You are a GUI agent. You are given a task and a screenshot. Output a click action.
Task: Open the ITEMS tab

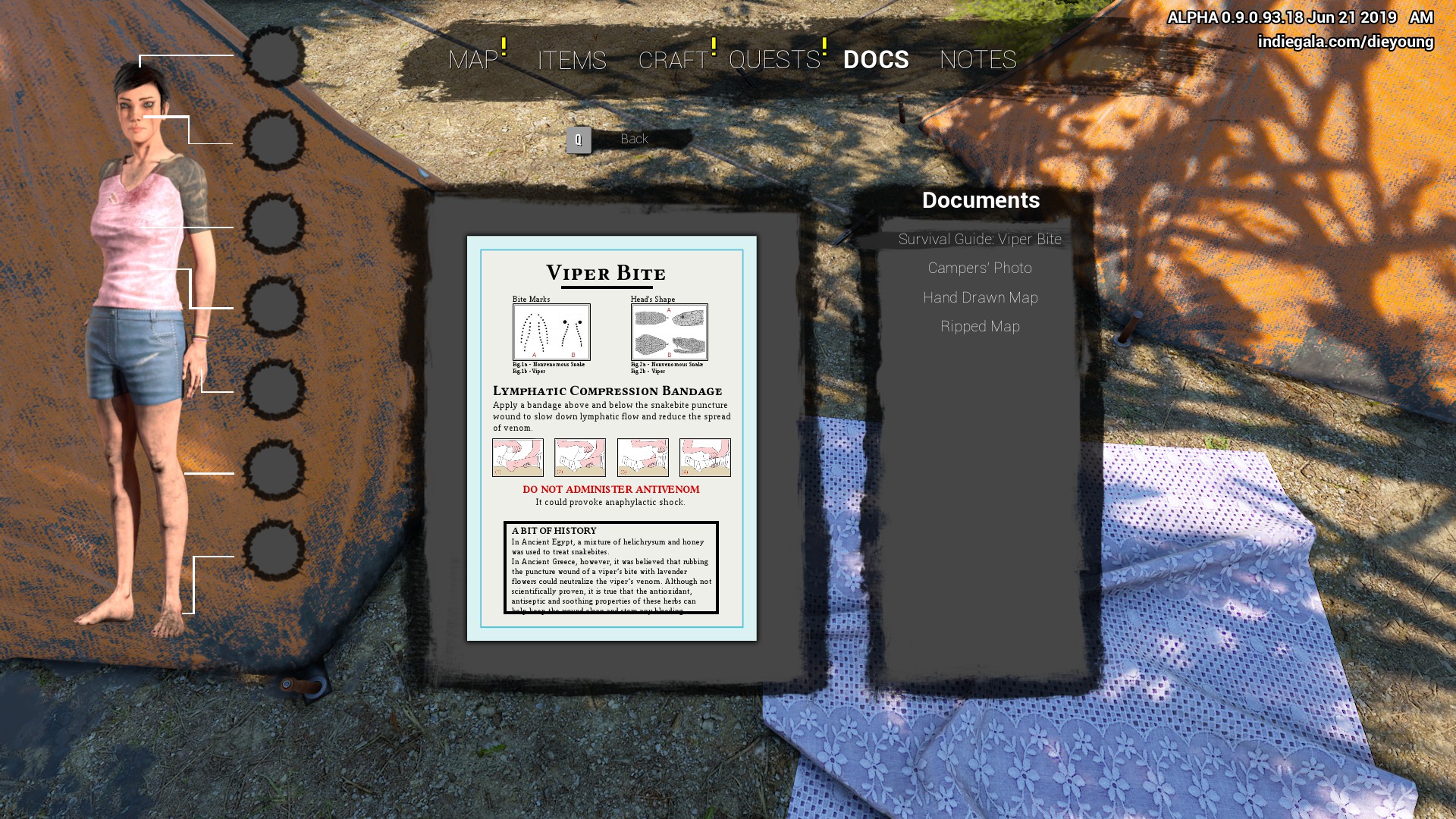click(x=572, y=60)
